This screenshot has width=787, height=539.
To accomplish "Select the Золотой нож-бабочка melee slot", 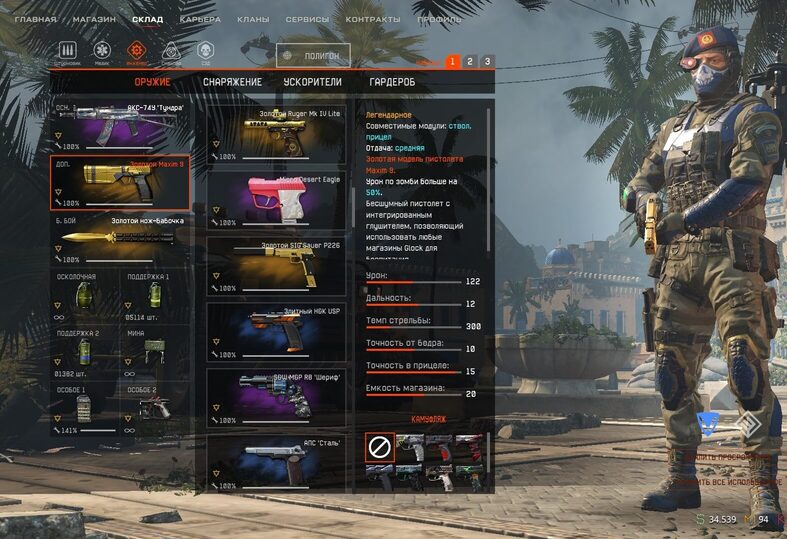I will pos(120,238).
